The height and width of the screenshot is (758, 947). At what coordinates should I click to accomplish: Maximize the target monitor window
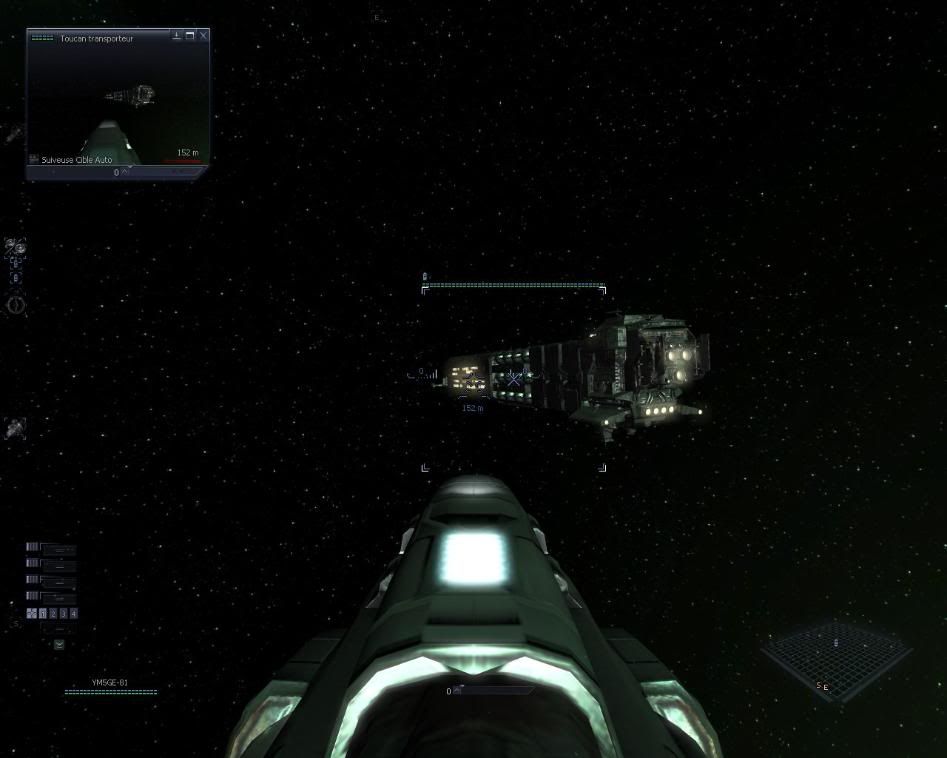point(190,36)
